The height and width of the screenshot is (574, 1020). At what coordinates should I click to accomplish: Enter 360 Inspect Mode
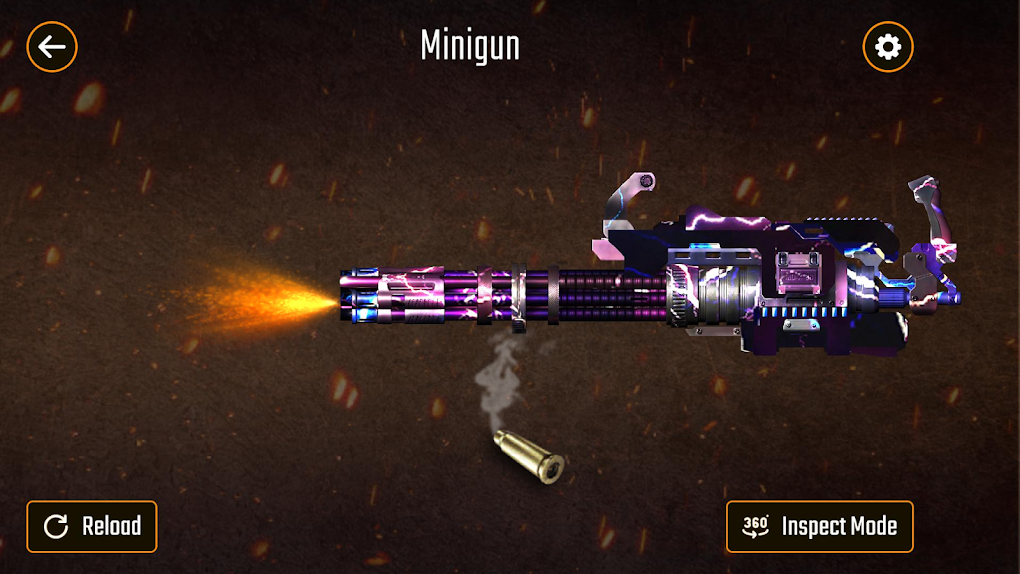(x=819, y=526)
